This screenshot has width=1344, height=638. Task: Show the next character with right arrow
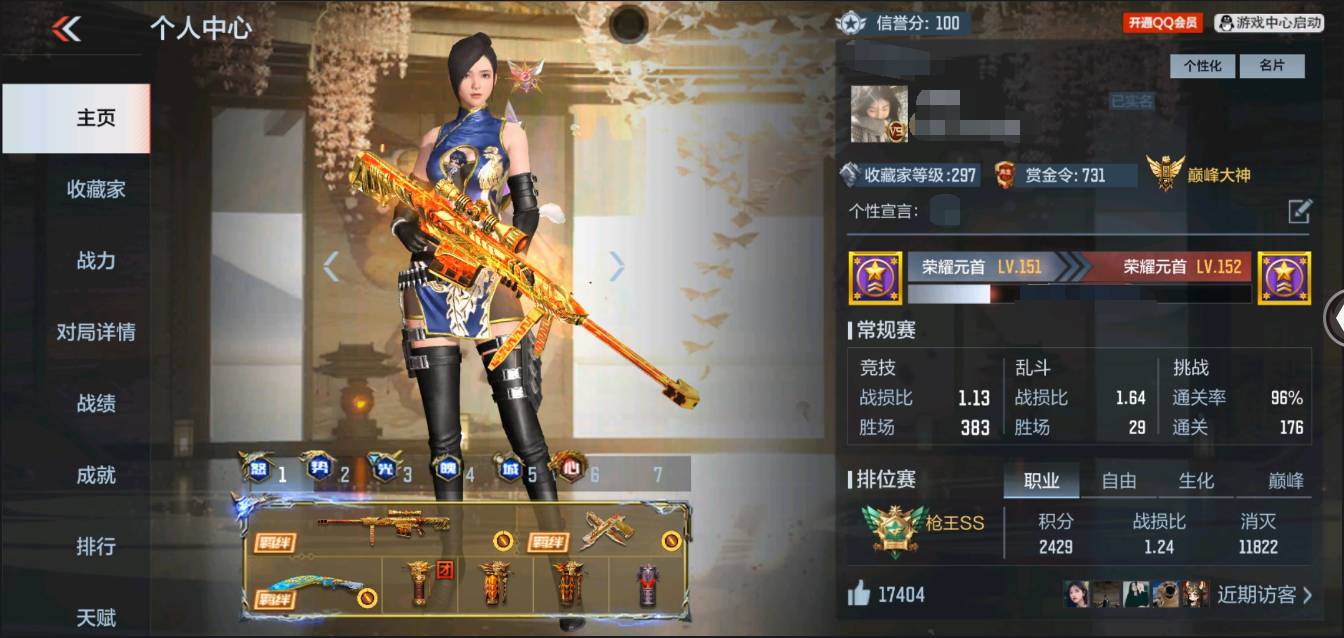tap(617, 266)
